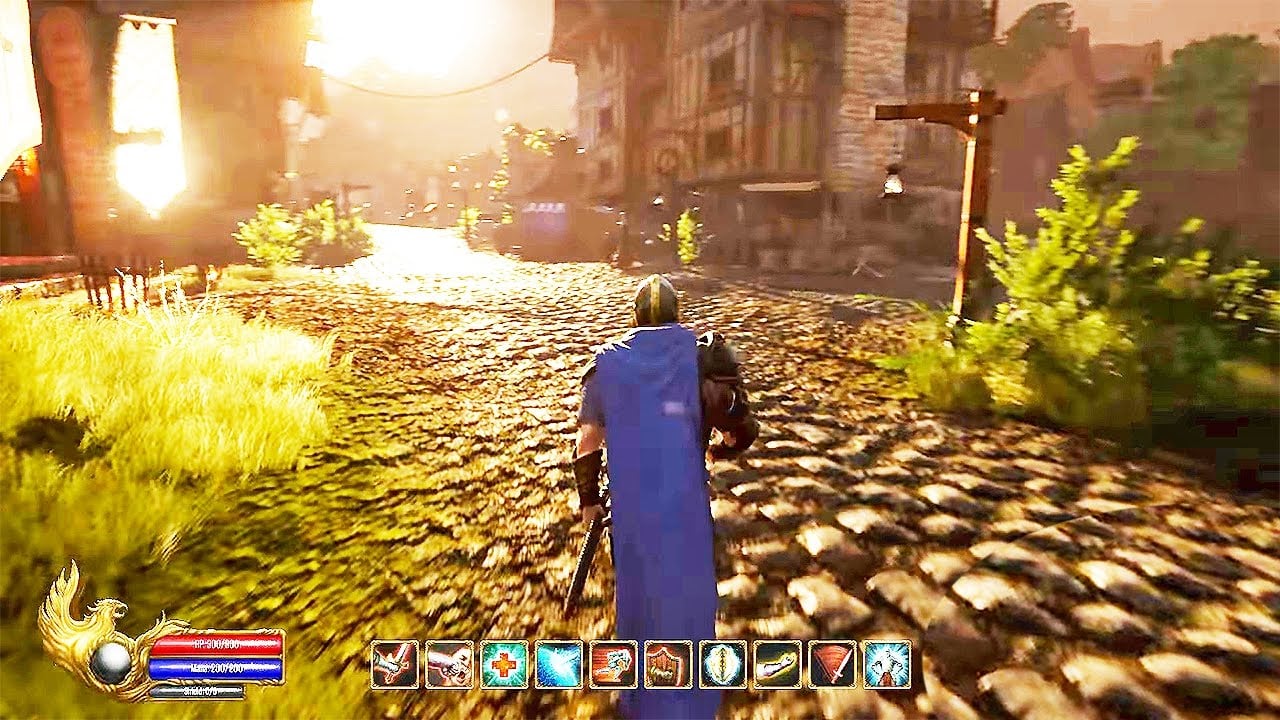Click the Mana: 200/200 bar
Viewport: 1280px width, 720px height.
[215, 667]
